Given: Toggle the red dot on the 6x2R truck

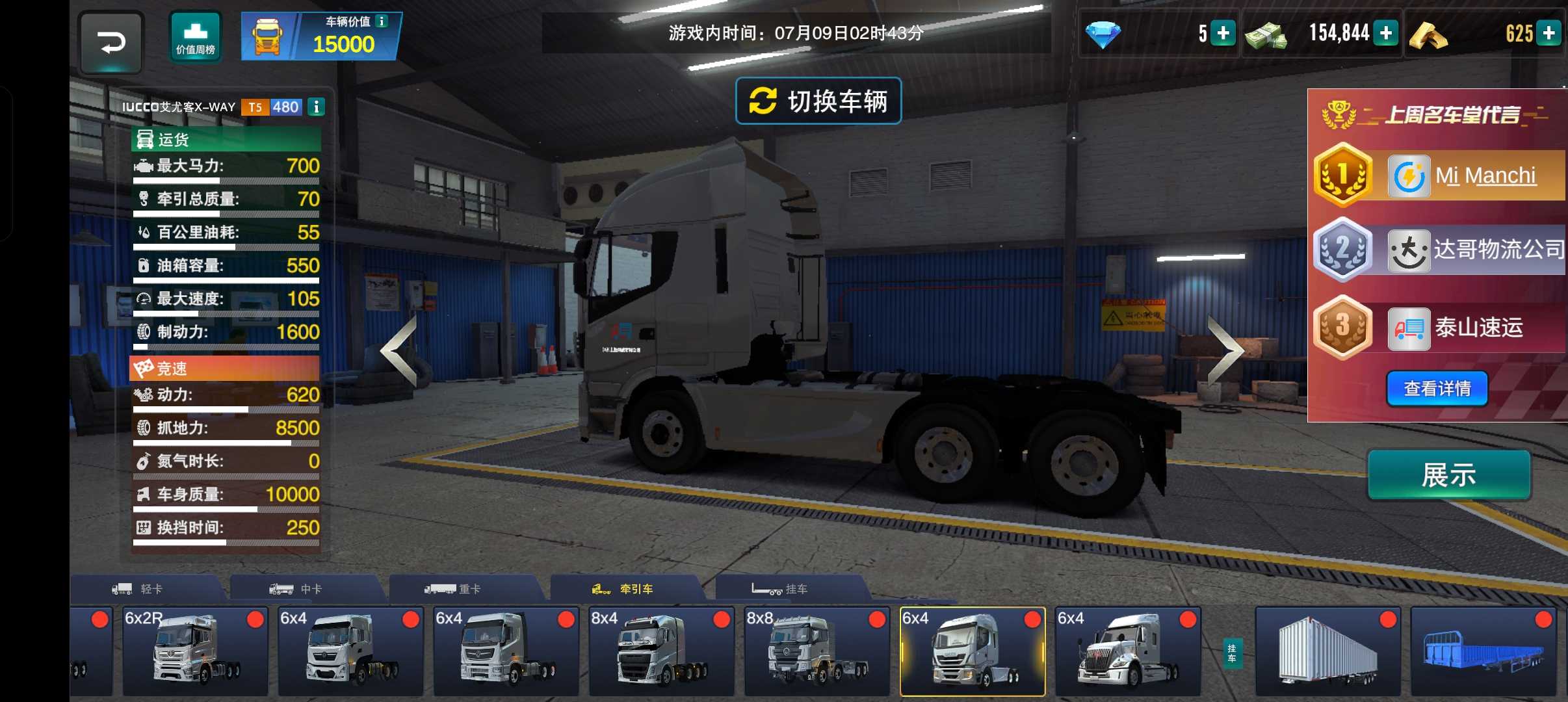Looking at the screenshot, I should tap(259, 621).
